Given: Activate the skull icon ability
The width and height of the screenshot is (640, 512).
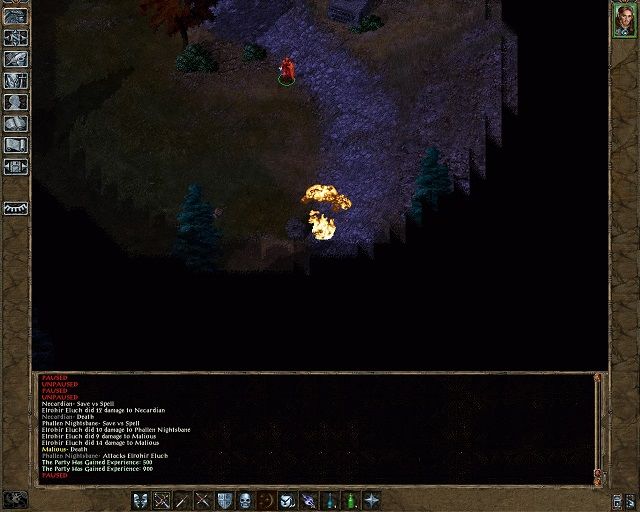Looking at the screenshot, I should click(x=245, y=499).
